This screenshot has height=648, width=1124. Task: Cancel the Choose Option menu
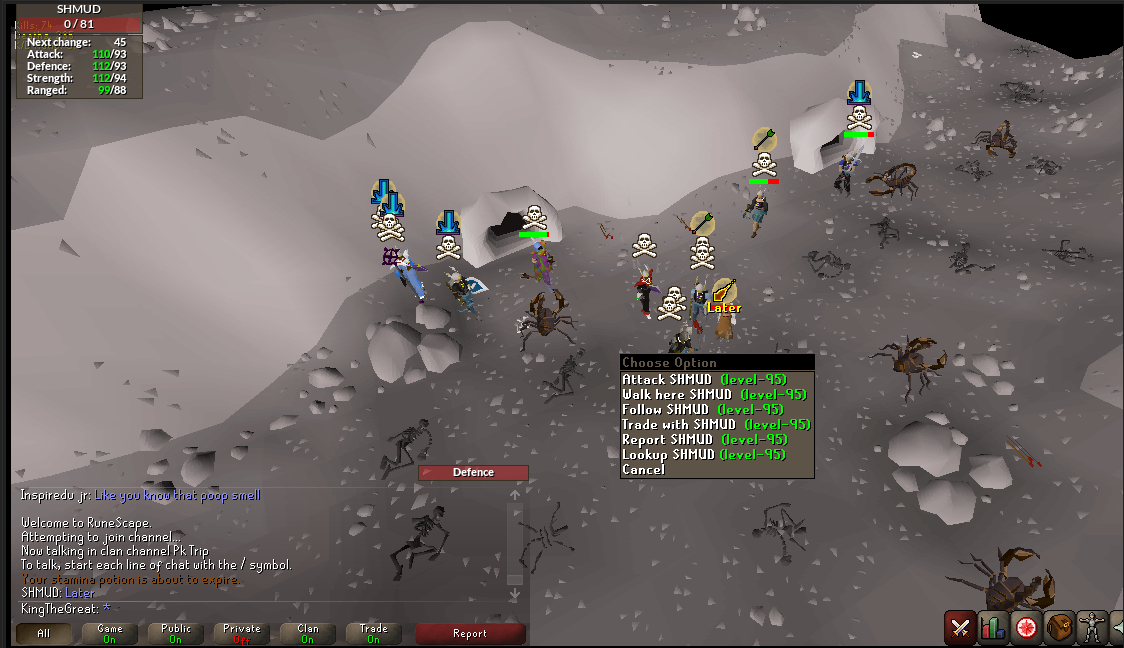(x=643, y=470)
